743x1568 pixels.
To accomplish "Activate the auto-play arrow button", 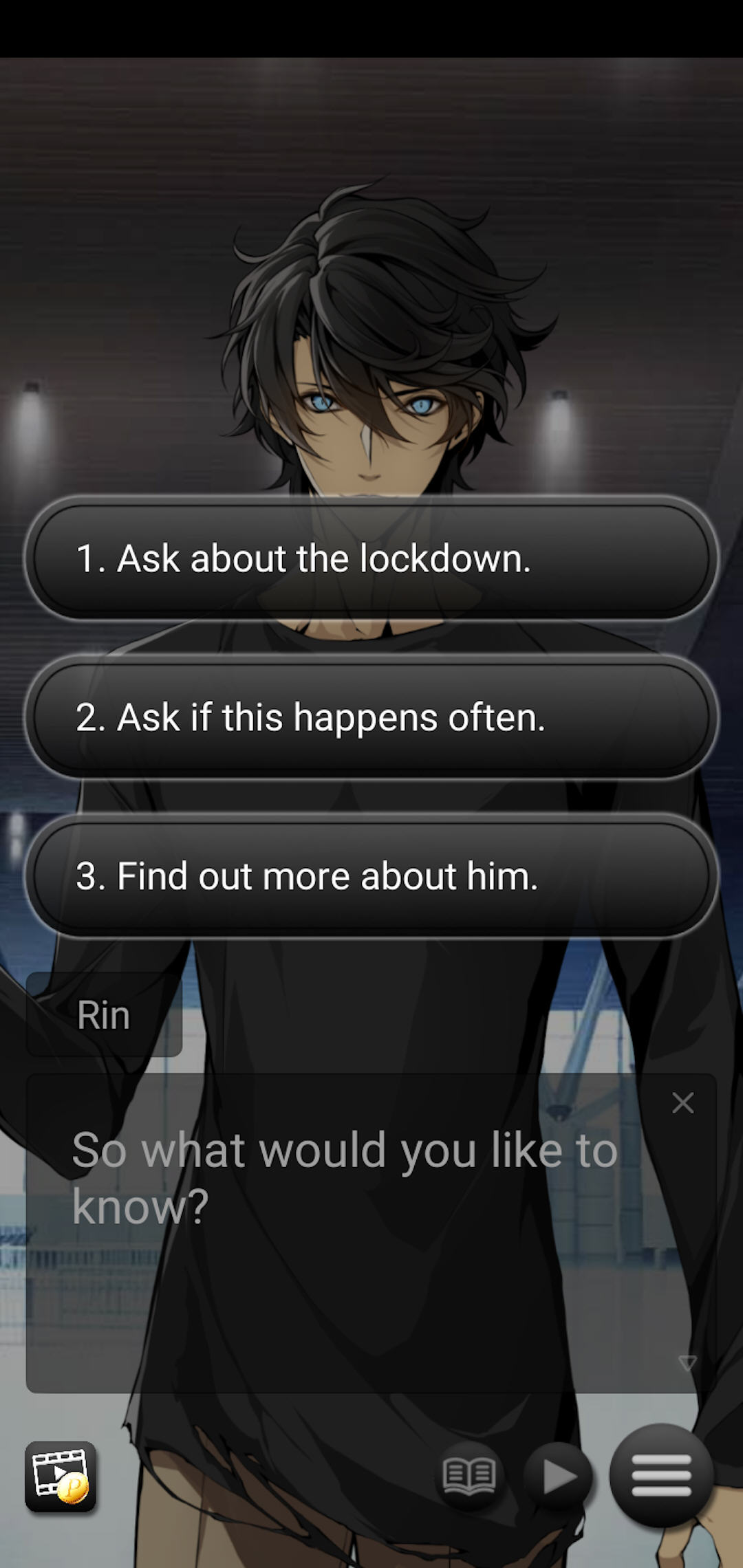I will coord(558,1476).
